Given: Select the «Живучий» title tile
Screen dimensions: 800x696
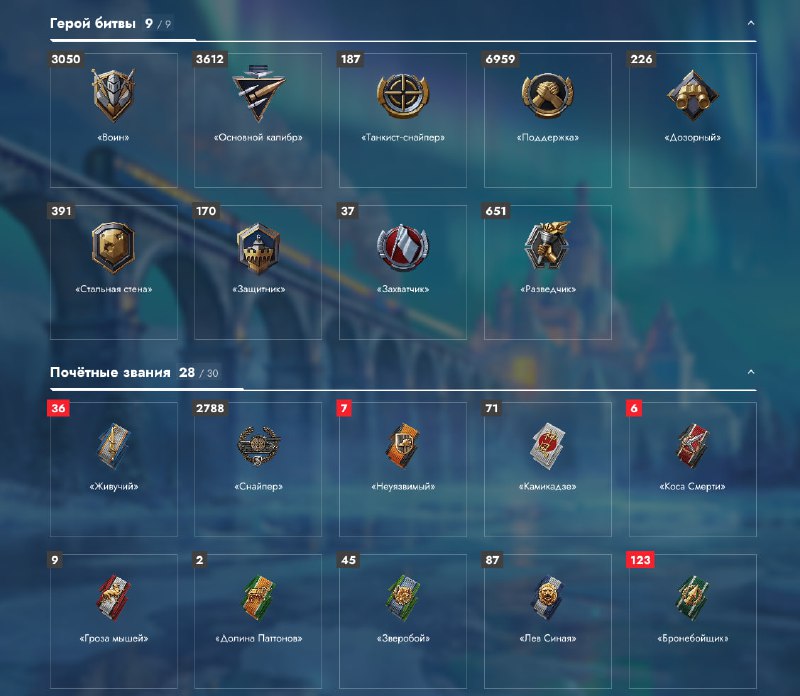Looking at the screenshot, I should click(113, 469).
